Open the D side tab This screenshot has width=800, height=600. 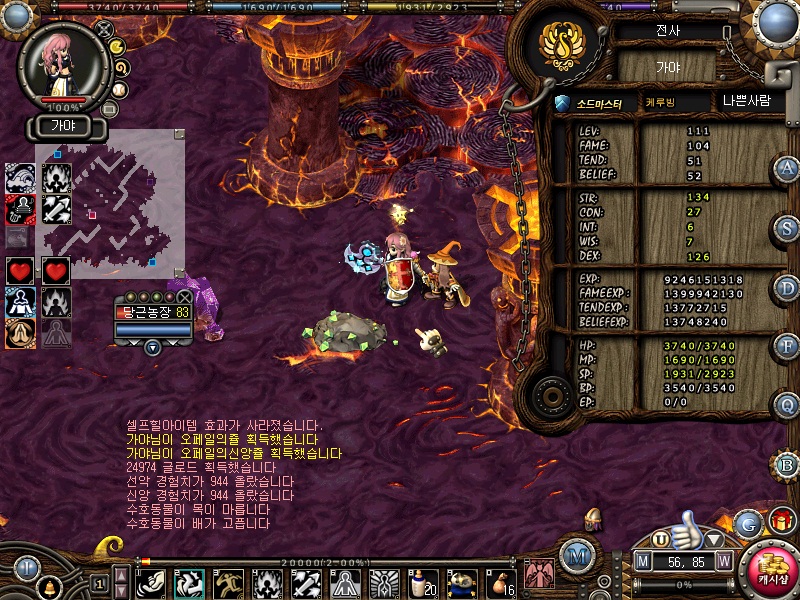click(x=787, y=288)
